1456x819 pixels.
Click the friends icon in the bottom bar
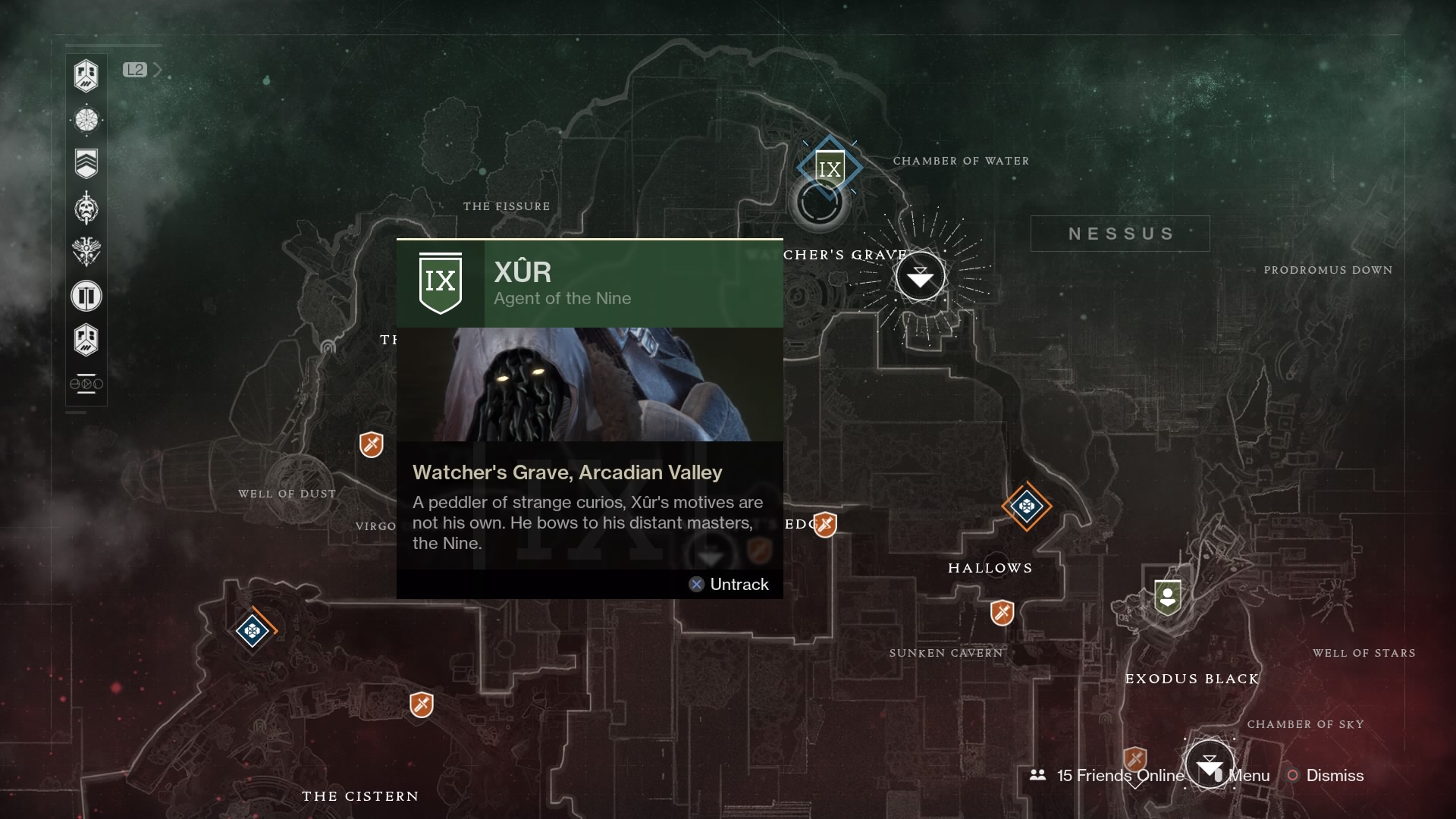pyautogui.click(x=1038, y=776)
